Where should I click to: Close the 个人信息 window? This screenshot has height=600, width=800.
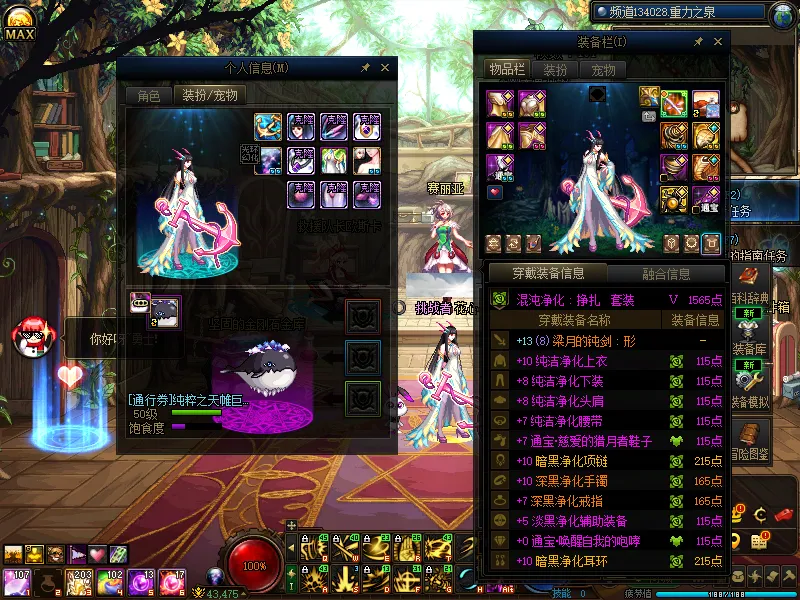385,68
